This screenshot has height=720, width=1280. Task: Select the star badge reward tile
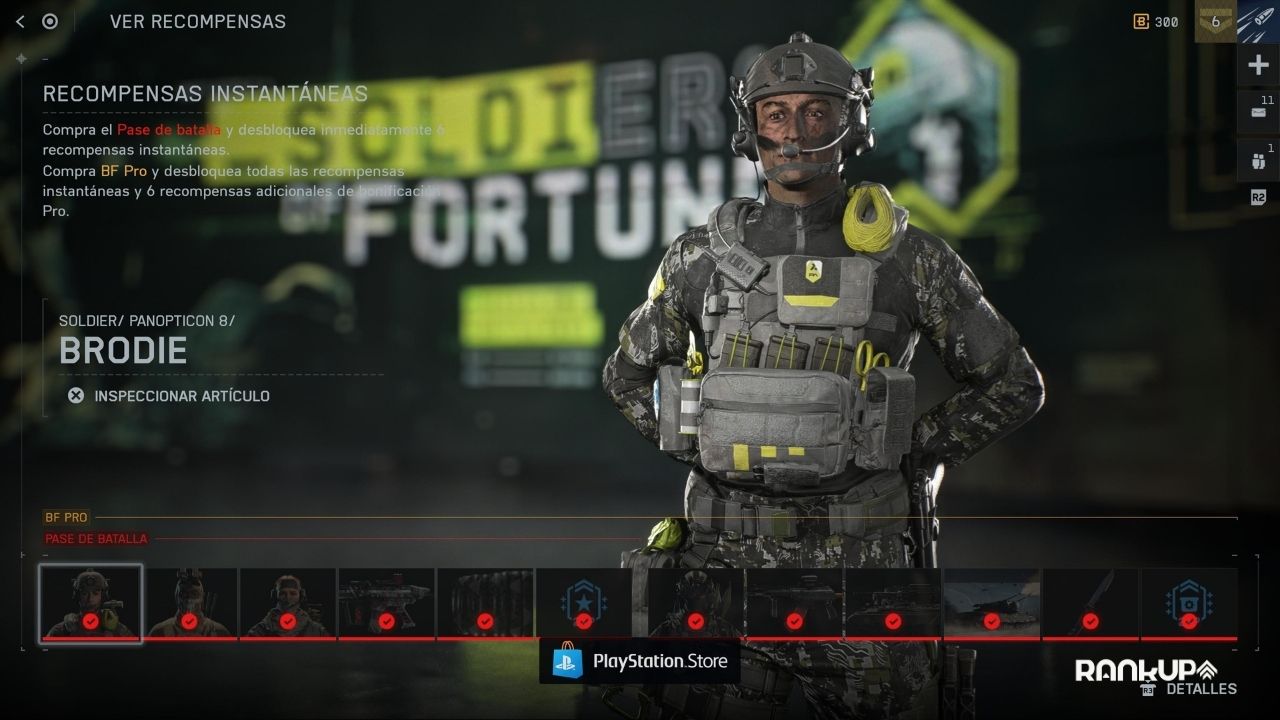click(x=584, y=603)
